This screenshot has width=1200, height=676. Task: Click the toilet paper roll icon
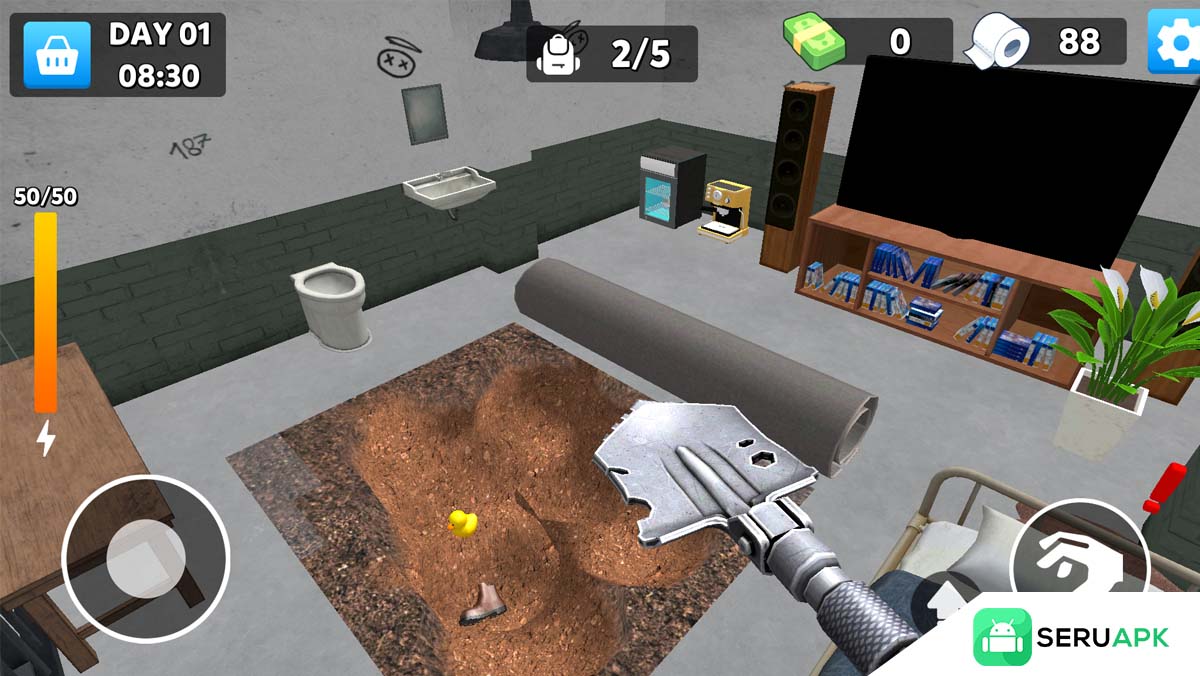(998, 42)
